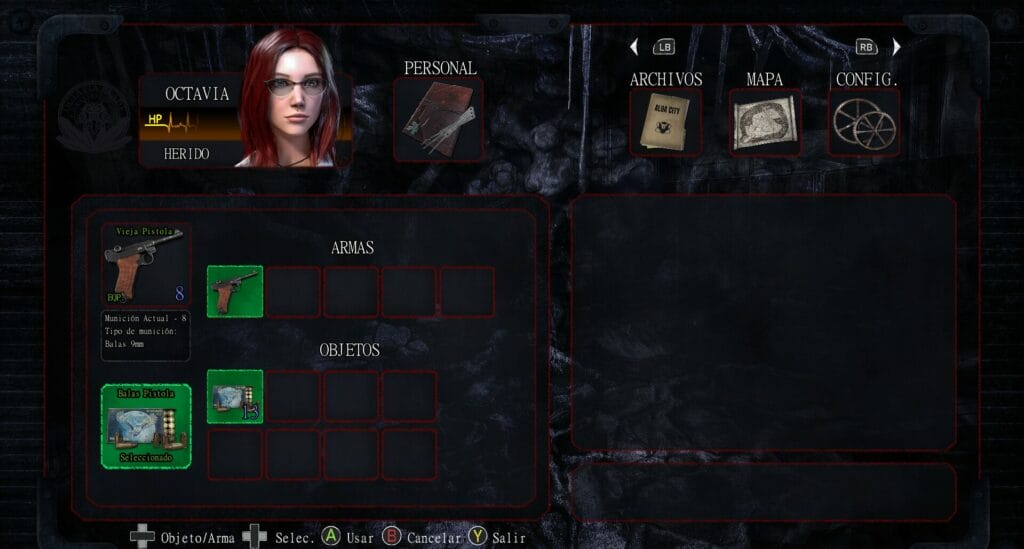Select the old pistol in weapons slot
The image size is (1024, 549).
(235, 291)
